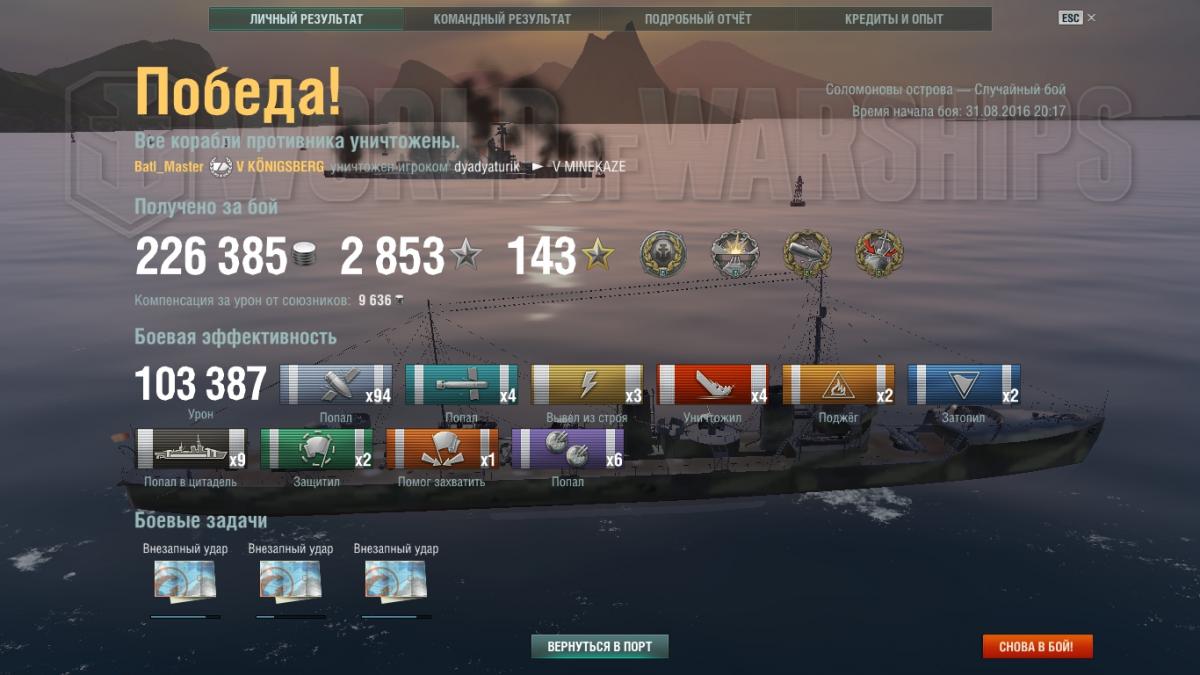
Task: Show the Подробный отчёт tab
Action: 698,19
